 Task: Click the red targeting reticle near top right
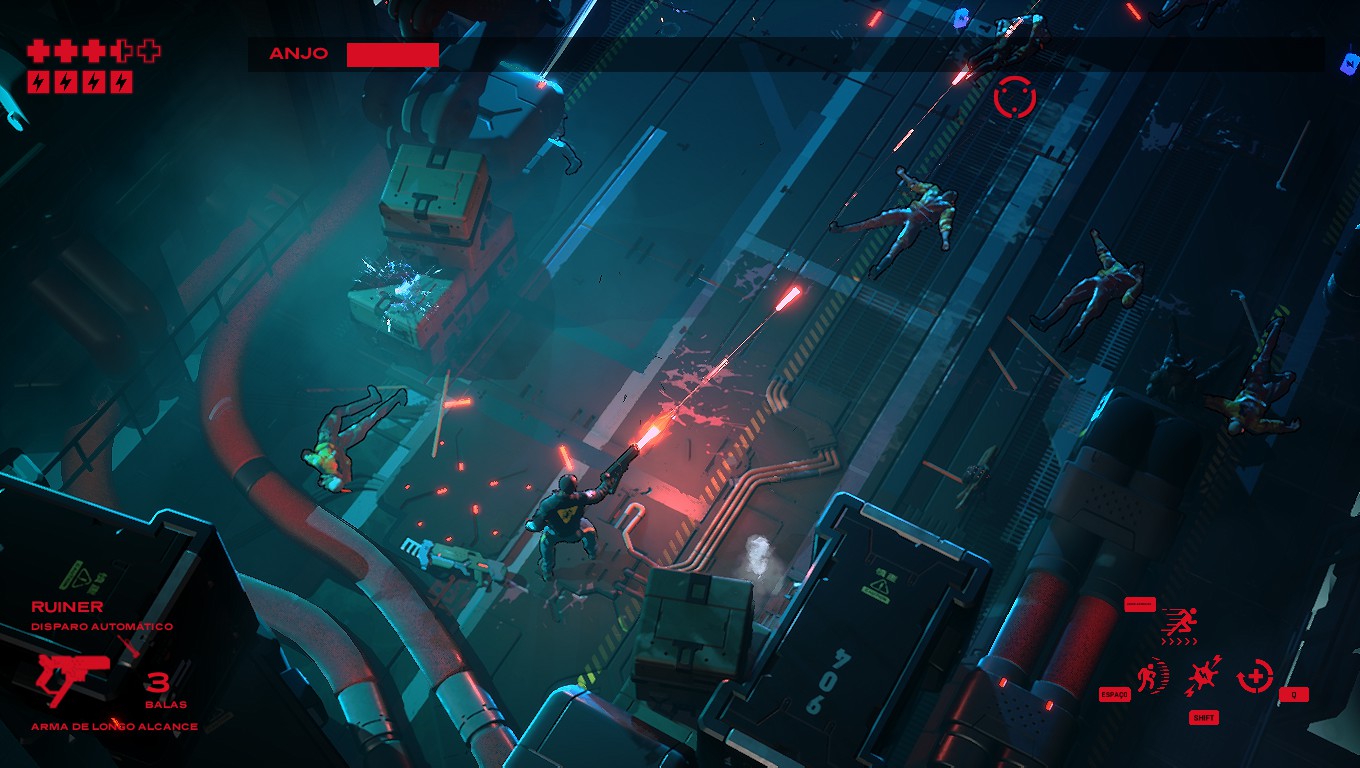click(x=1016, y=98)
